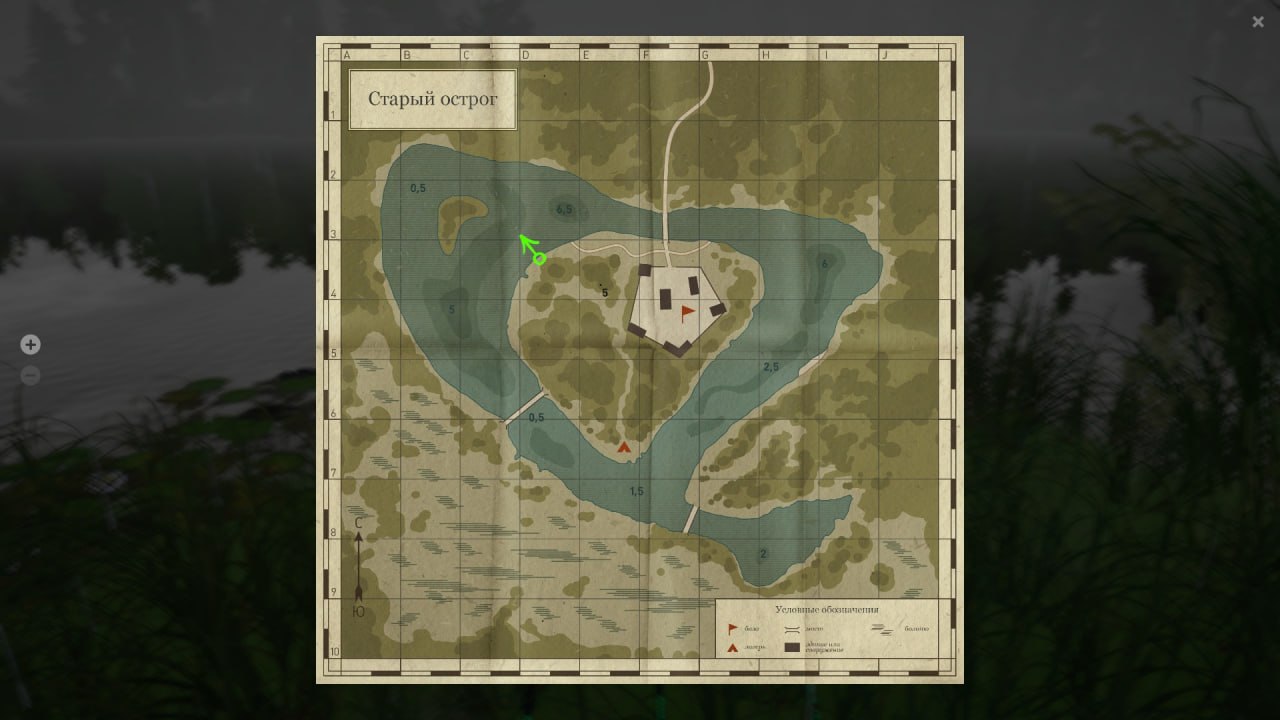This screenshot has height=720, width=1280.
Task: Click the red camp tent marker
Action: (x=624, y=447)
